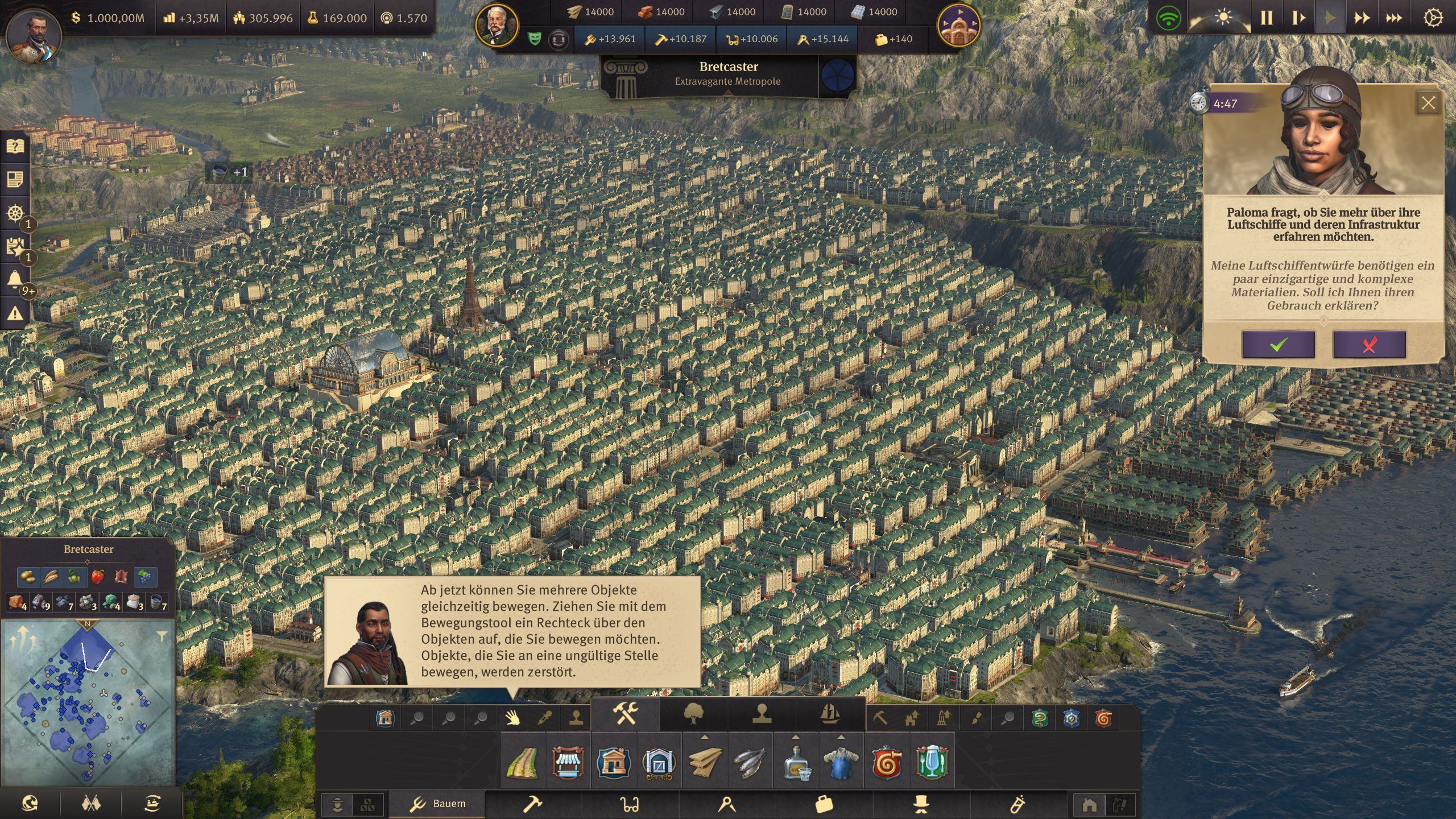Pick the dirt road build tool

[x=522, y=762]
